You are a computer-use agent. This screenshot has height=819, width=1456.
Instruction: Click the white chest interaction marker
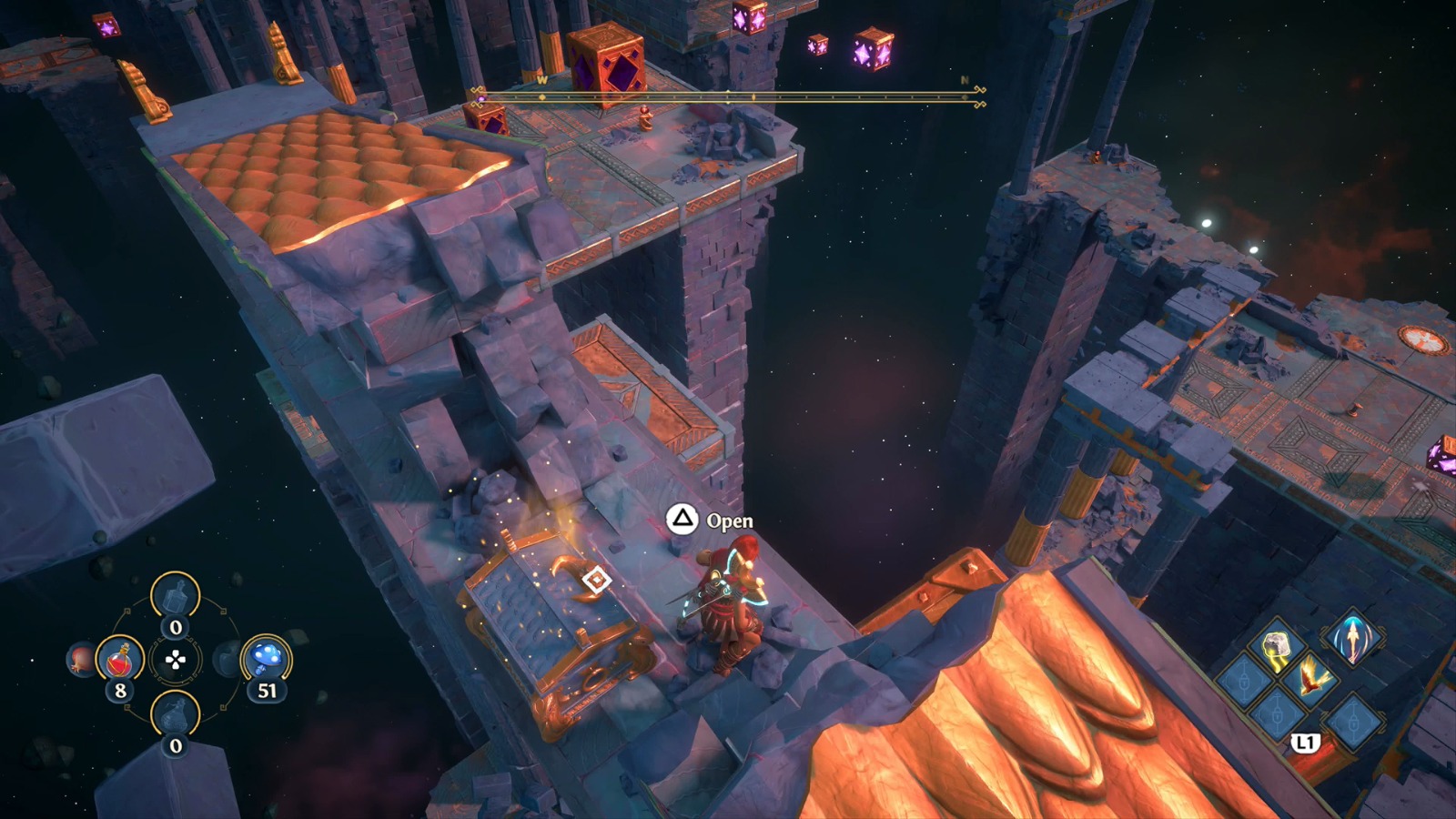(596, 580)
